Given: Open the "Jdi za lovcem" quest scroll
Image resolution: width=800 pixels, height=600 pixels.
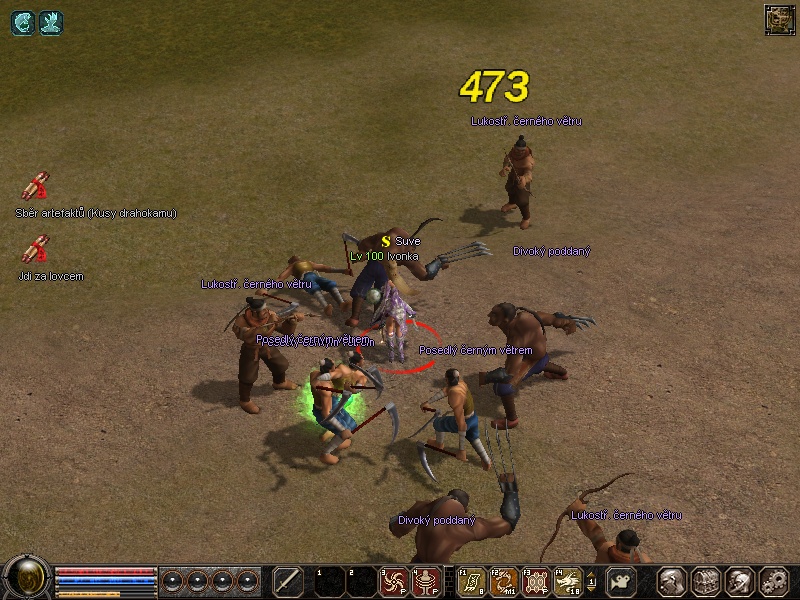Looking at the screenshot, I should click(36, 249).
